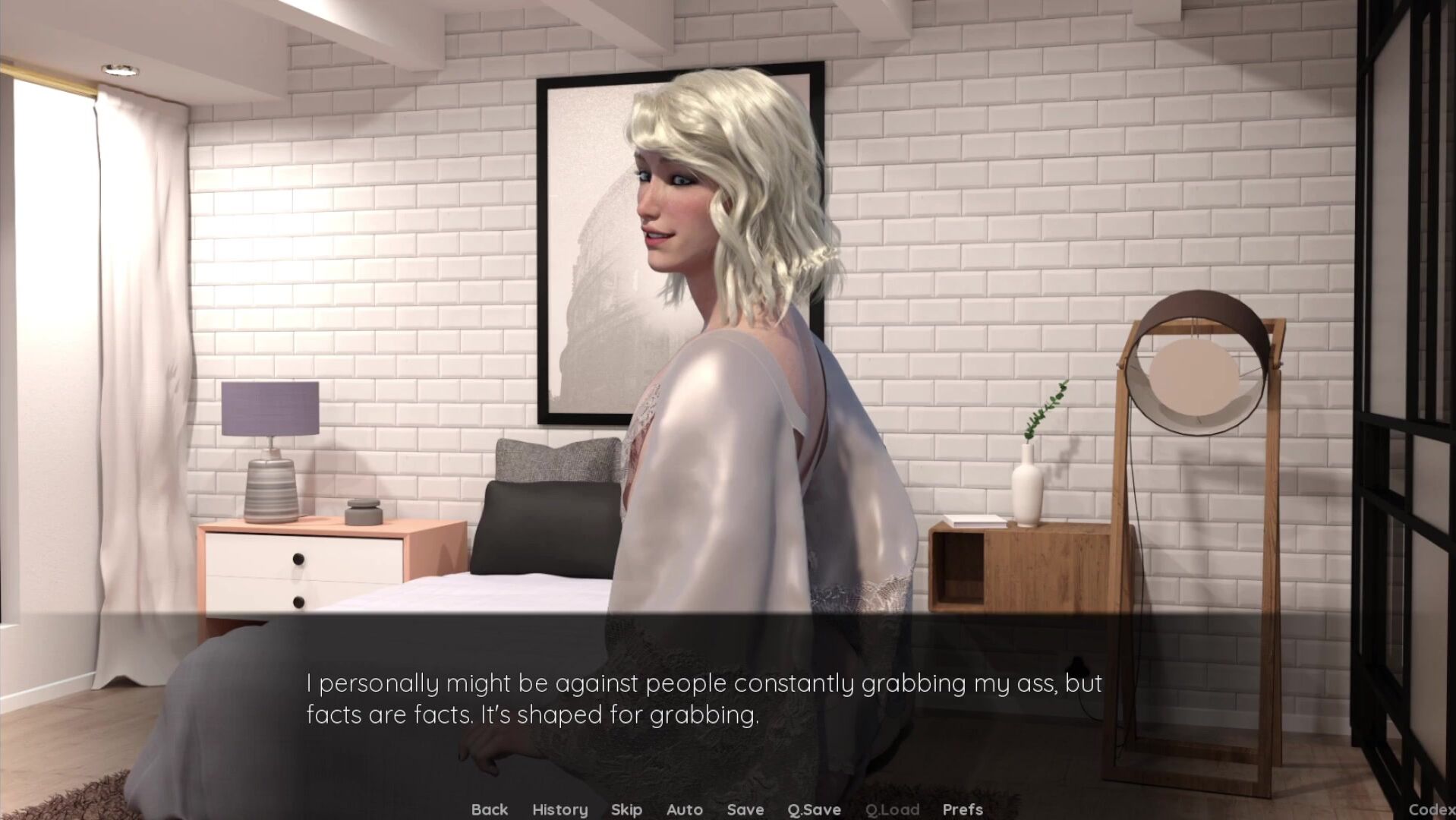The width and height of the screenshot is (1456, 820).
Task: Make a quick save with Q.Save
Action: click(x=814, y=809)
